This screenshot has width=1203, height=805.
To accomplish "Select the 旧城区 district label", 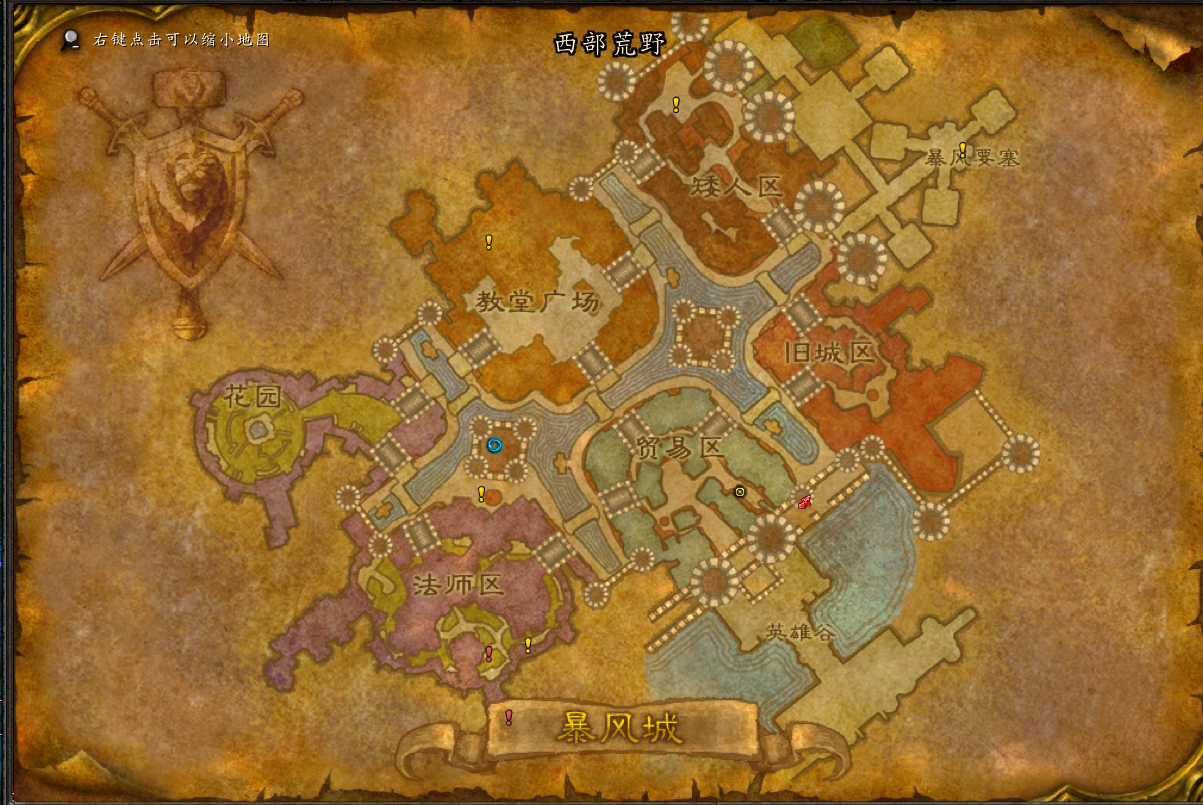I will tap(830, 352).
